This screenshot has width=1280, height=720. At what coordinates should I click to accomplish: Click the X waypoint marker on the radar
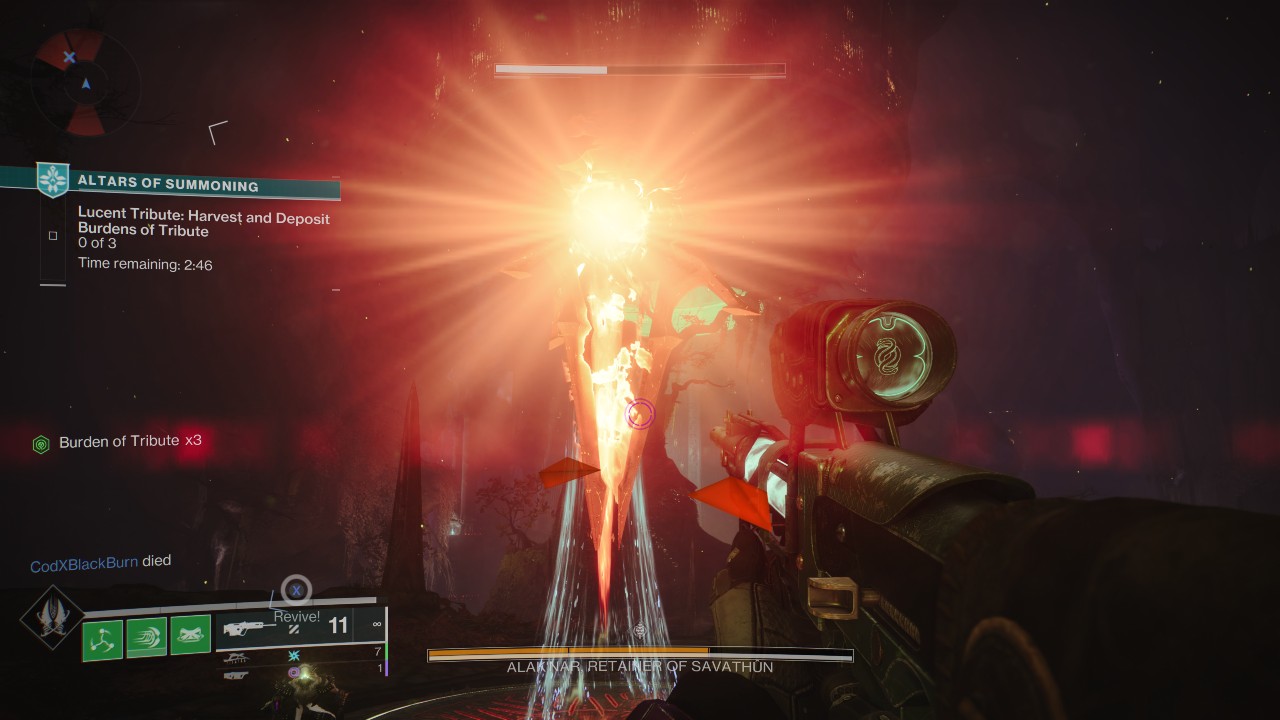coord(70,57)
